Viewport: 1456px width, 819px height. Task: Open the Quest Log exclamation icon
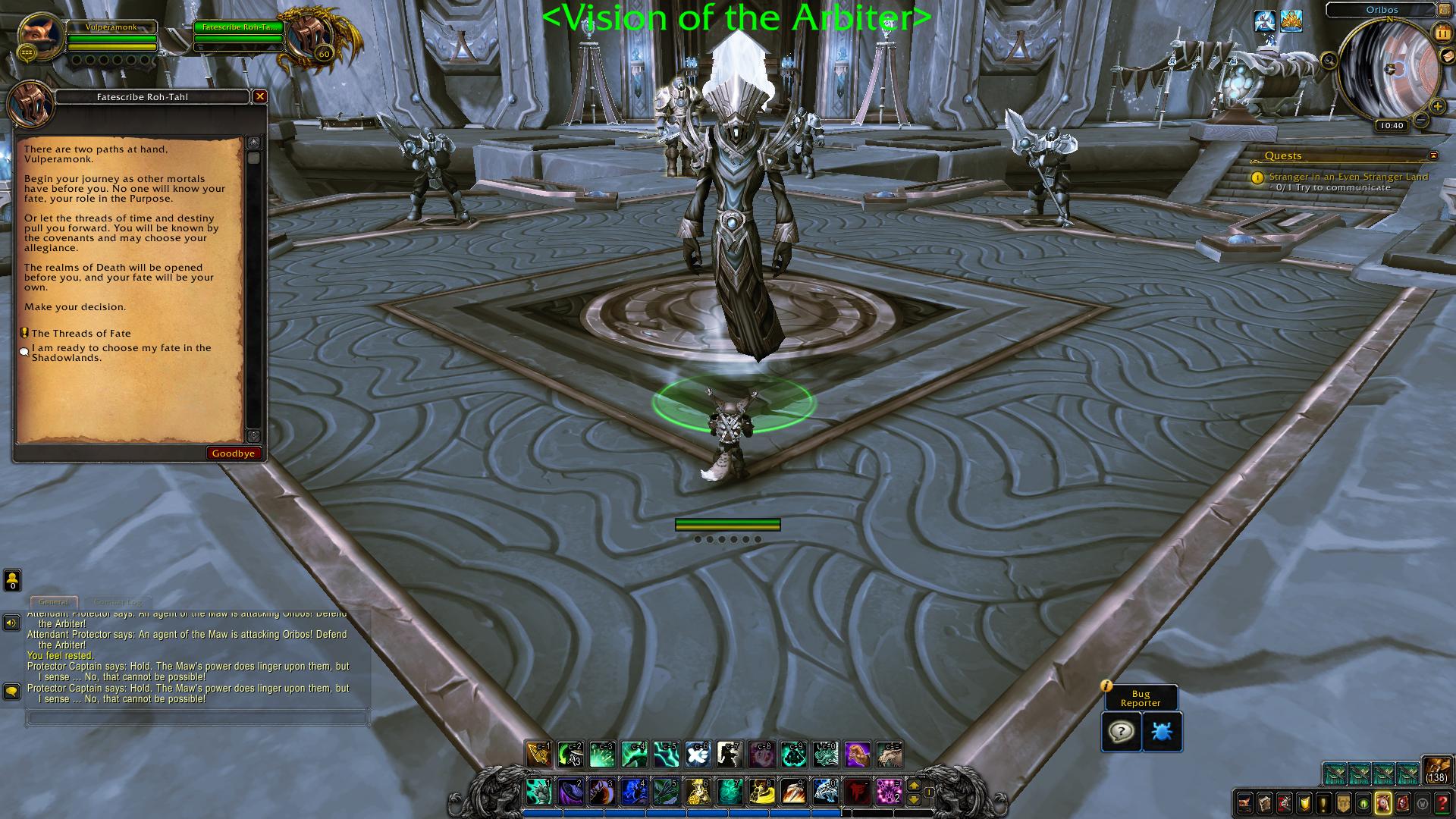coord(1323,802)
